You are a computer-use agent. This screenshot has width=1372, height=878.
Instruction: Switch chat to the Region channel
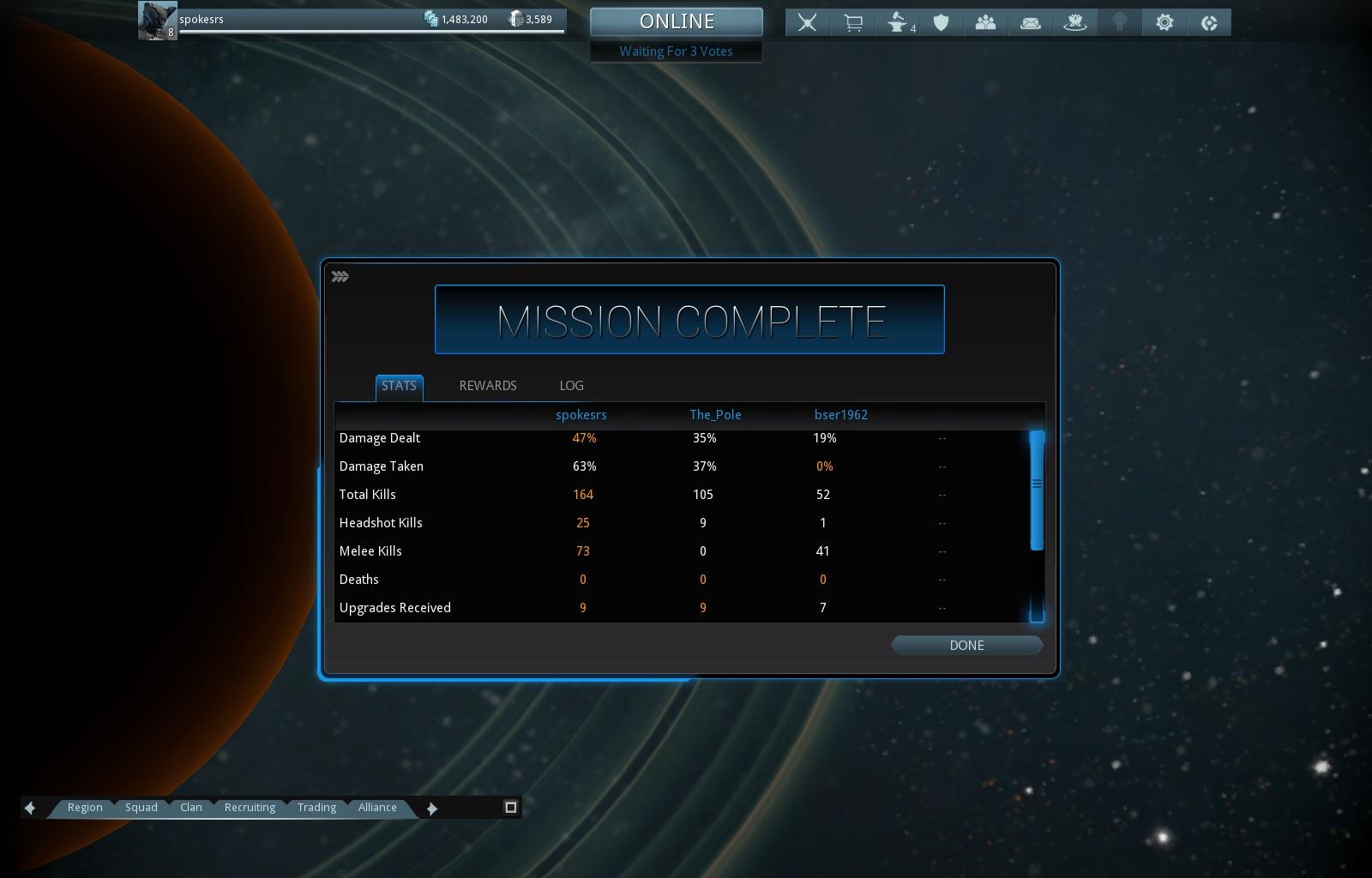point(85,808)
